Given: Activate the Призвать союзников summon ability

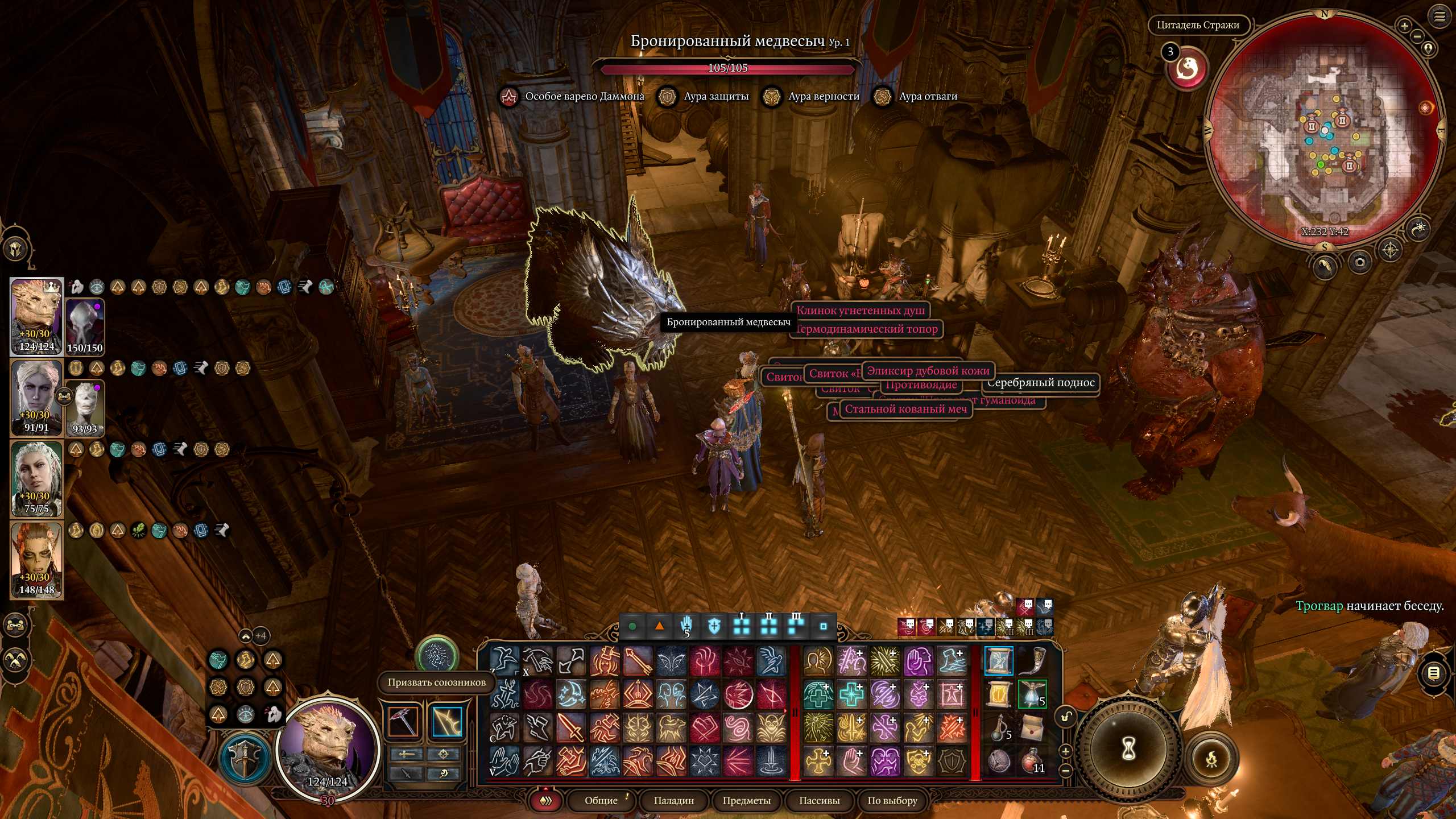Looking at the screenshot, I should click(x=436, y=654).
